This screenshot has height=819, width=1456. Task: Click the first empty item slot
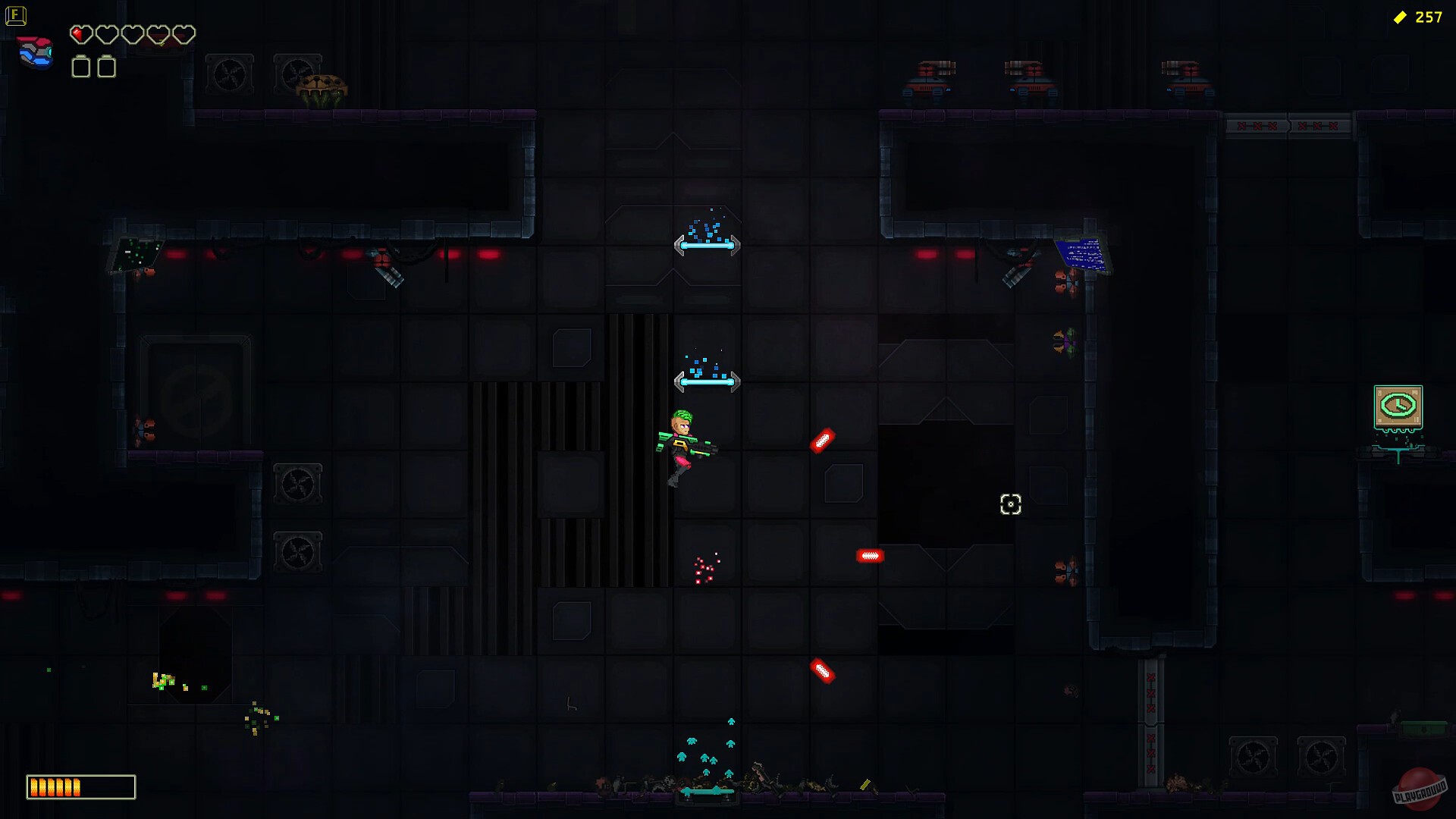pos(79,67)
